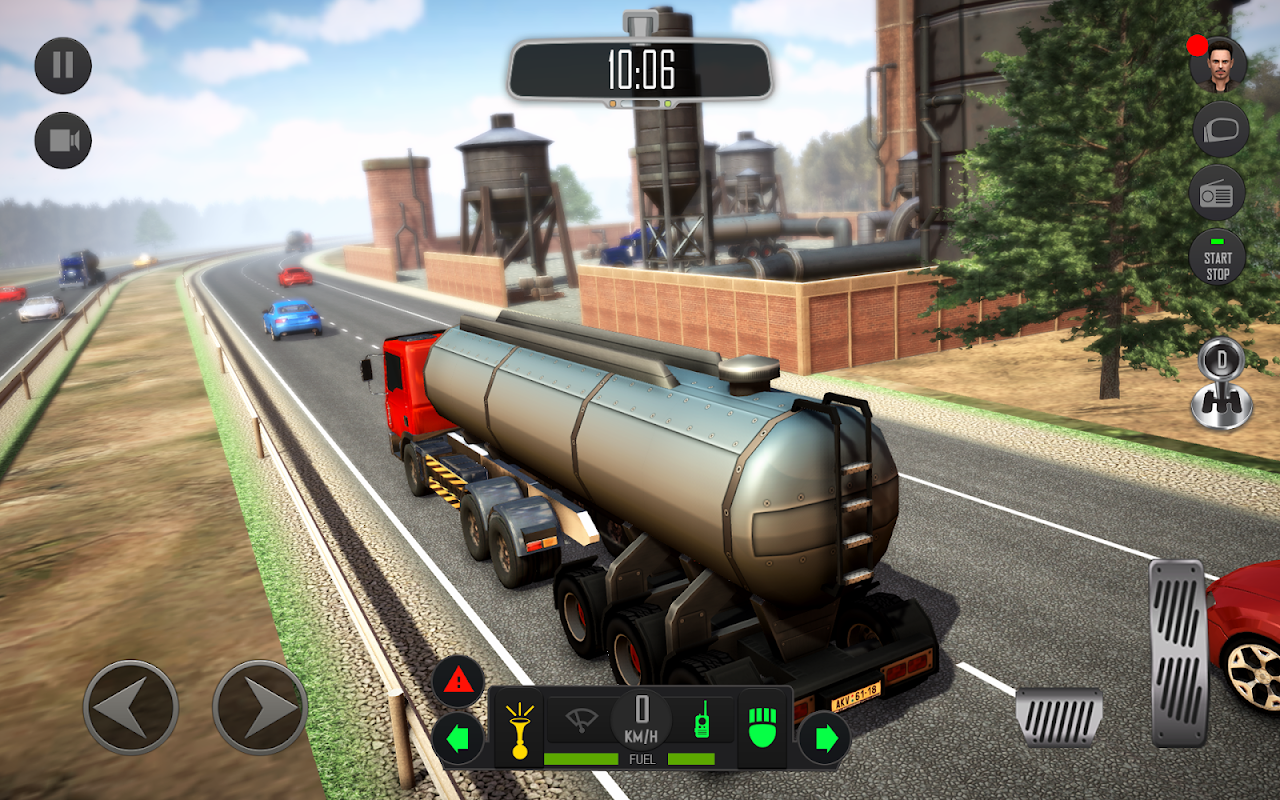
Task: Change gear with the D shifter
Action: click(1221, 383)
